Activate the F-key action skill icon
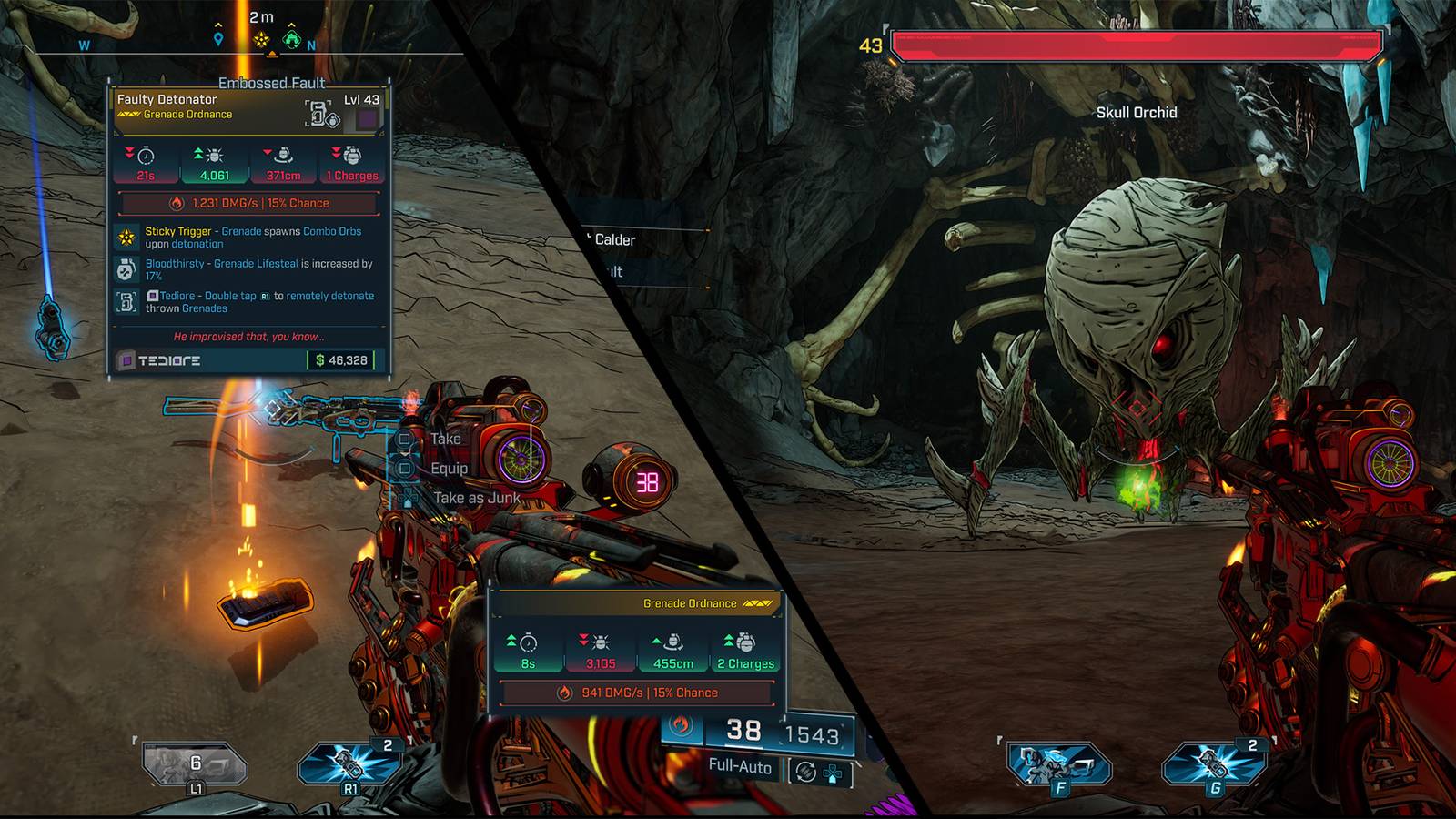Image resolution: width=1456 pixels, height=819 pixels. (1059, 764)
